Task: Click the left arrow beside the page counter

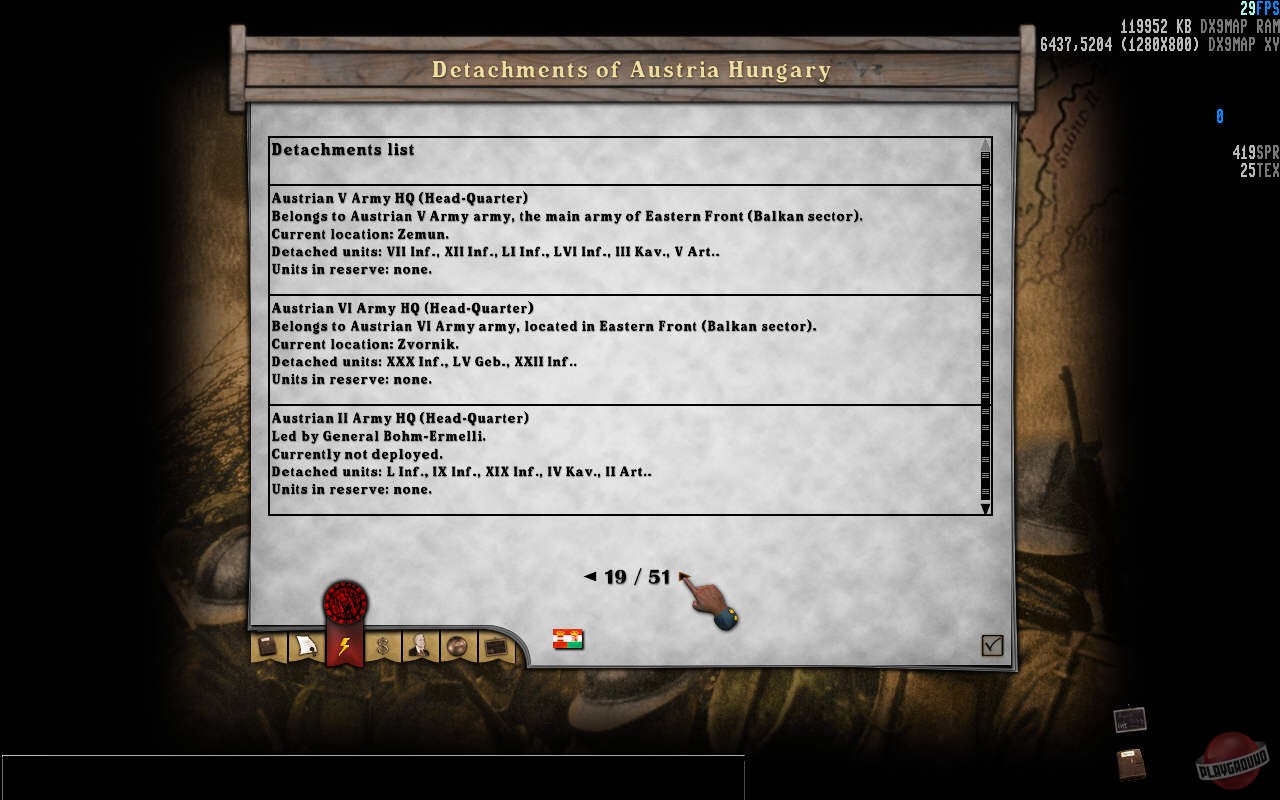Action: tap(589, 576)
